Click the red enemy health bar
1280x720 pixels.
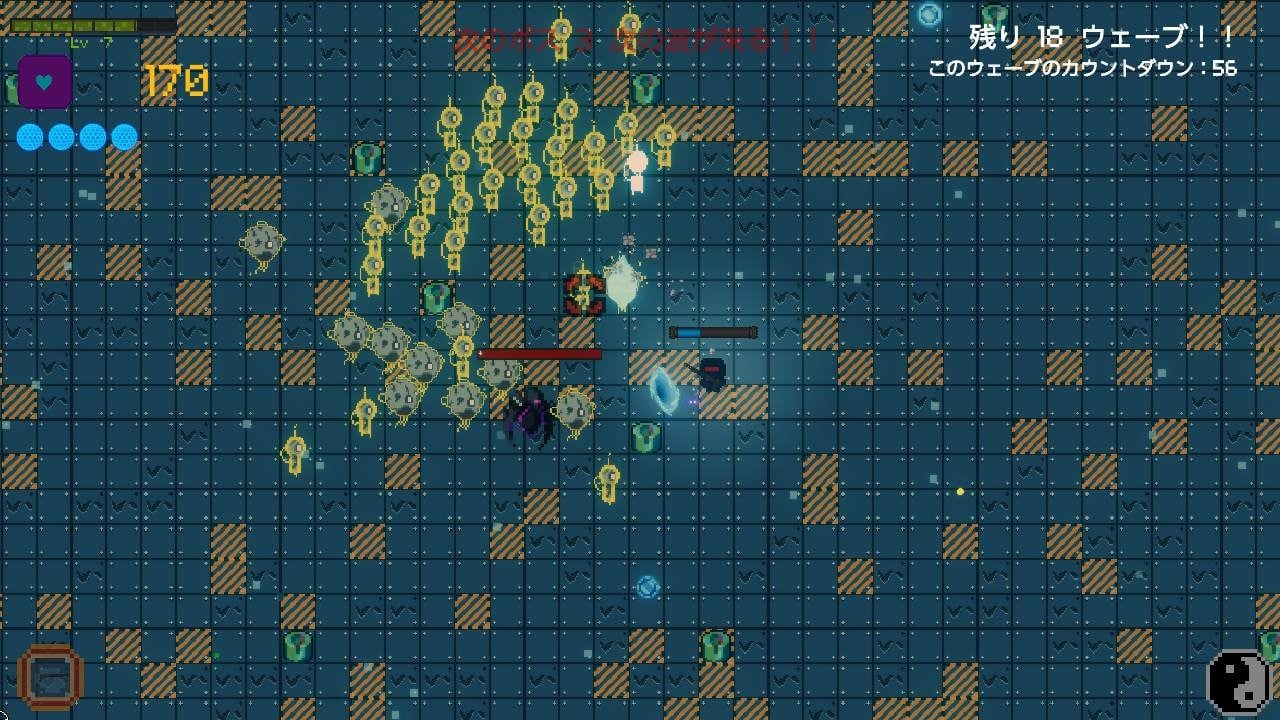click(541, 356)
